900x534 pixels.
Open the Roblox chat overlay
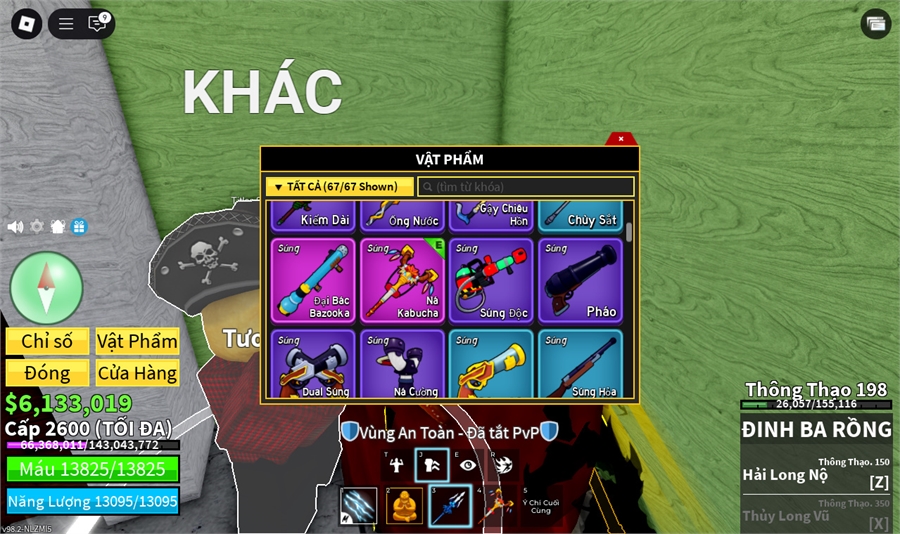(98, 23)
